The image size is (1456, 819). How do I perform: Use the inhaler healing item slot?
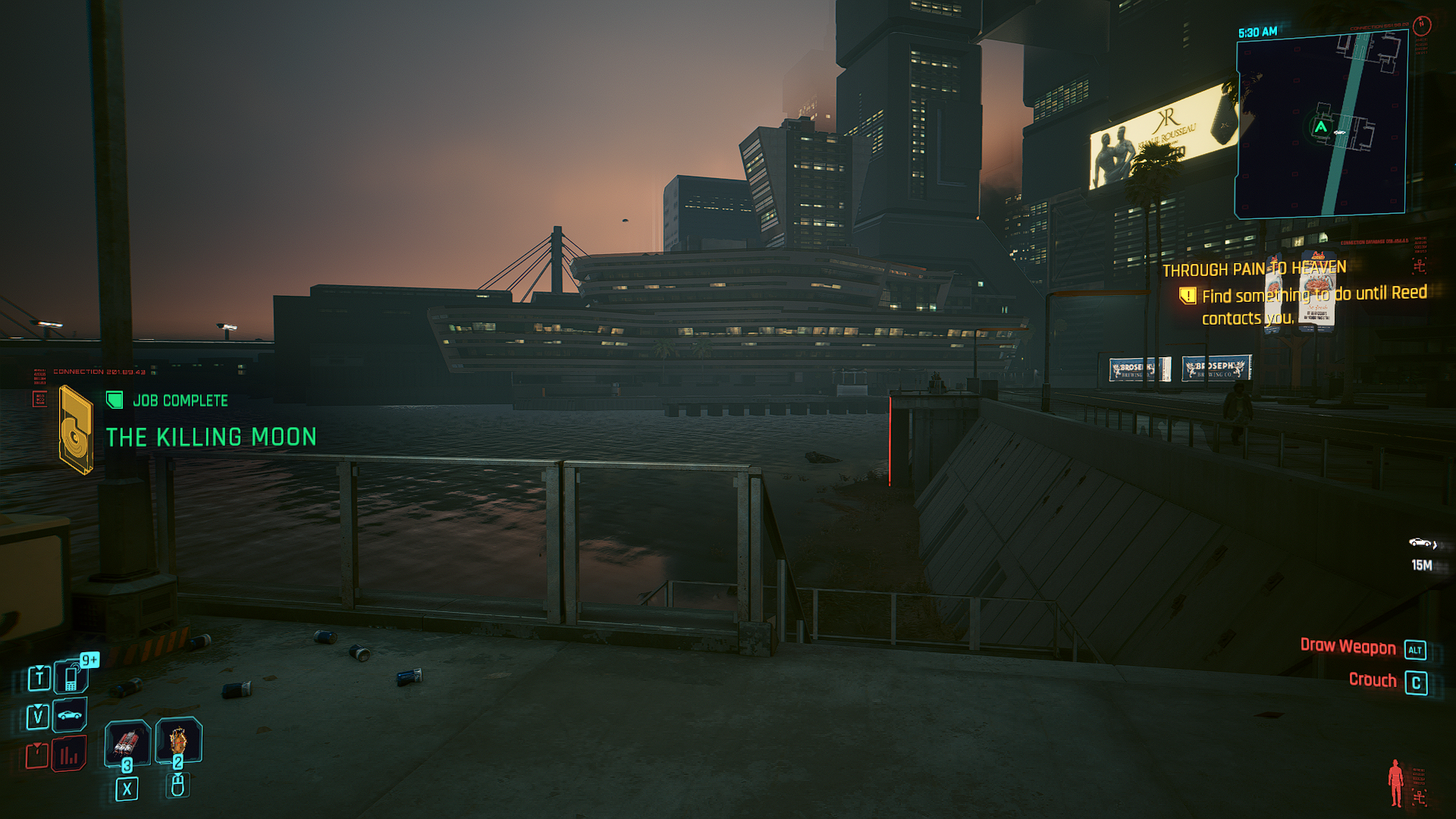coord(127,742)
